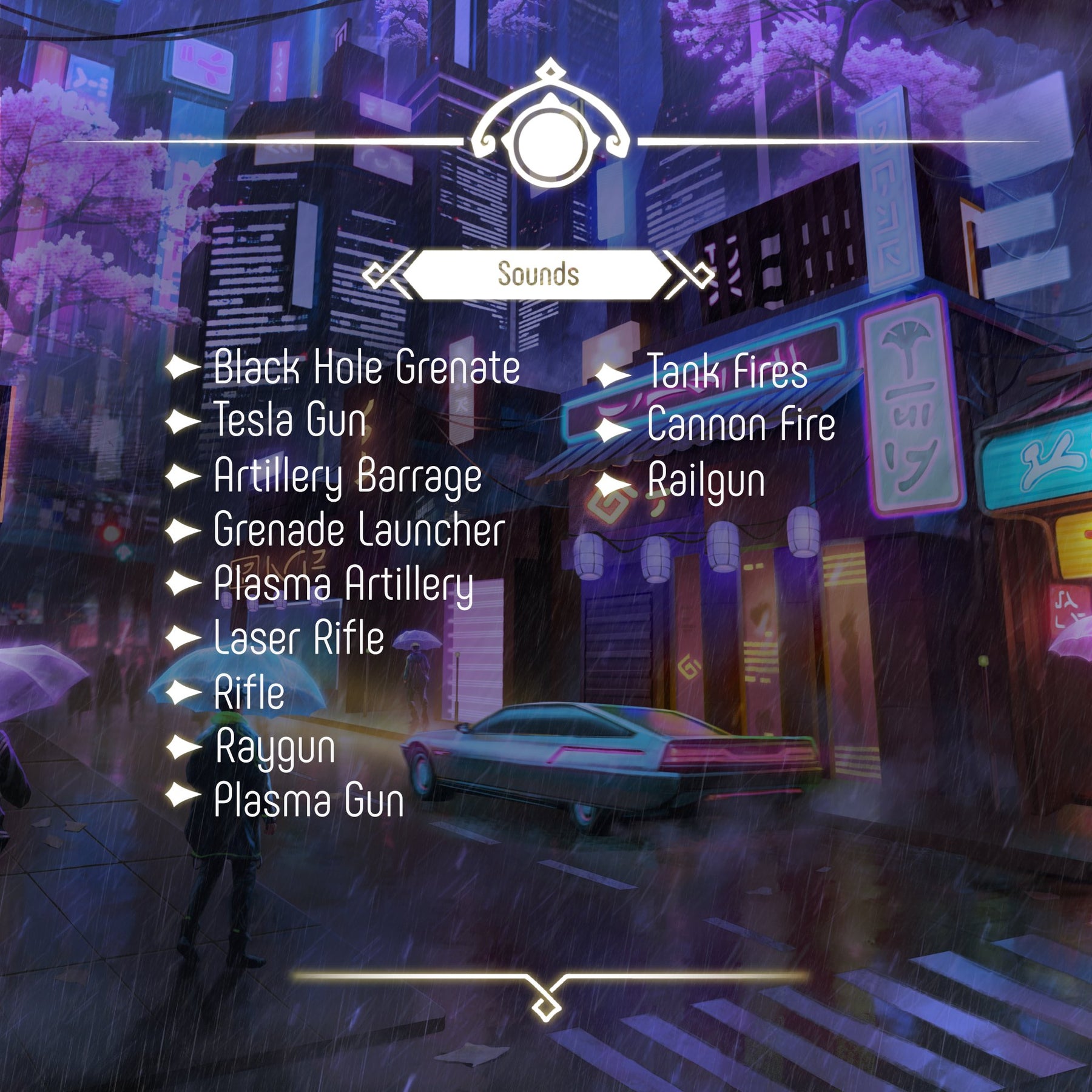Pick the Artillery Barrage sound
1092x1092 pixels.
[x=348, y=477]
